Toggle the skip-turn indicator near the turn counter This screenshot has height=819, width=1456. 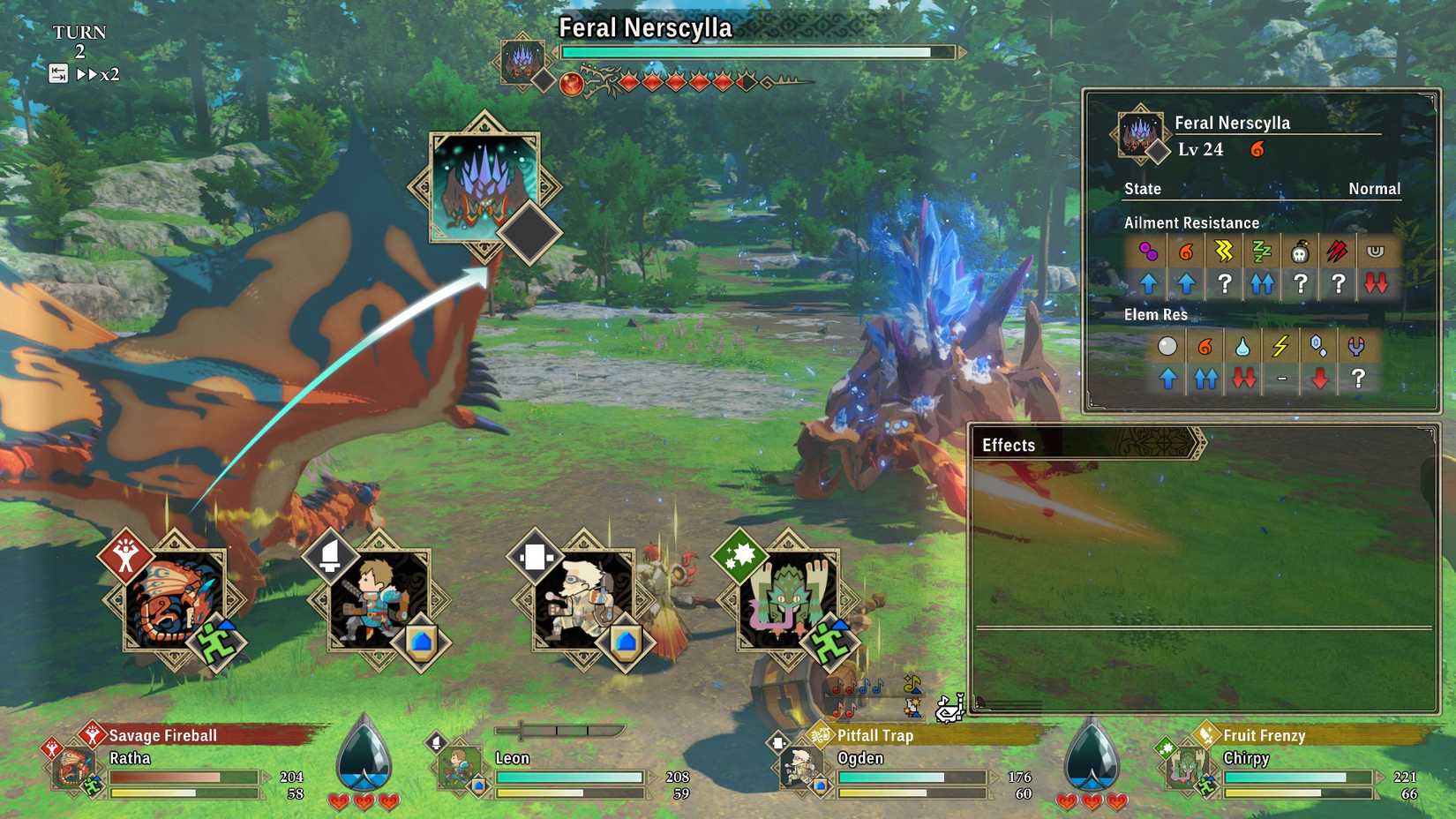(x=60, y=75)
